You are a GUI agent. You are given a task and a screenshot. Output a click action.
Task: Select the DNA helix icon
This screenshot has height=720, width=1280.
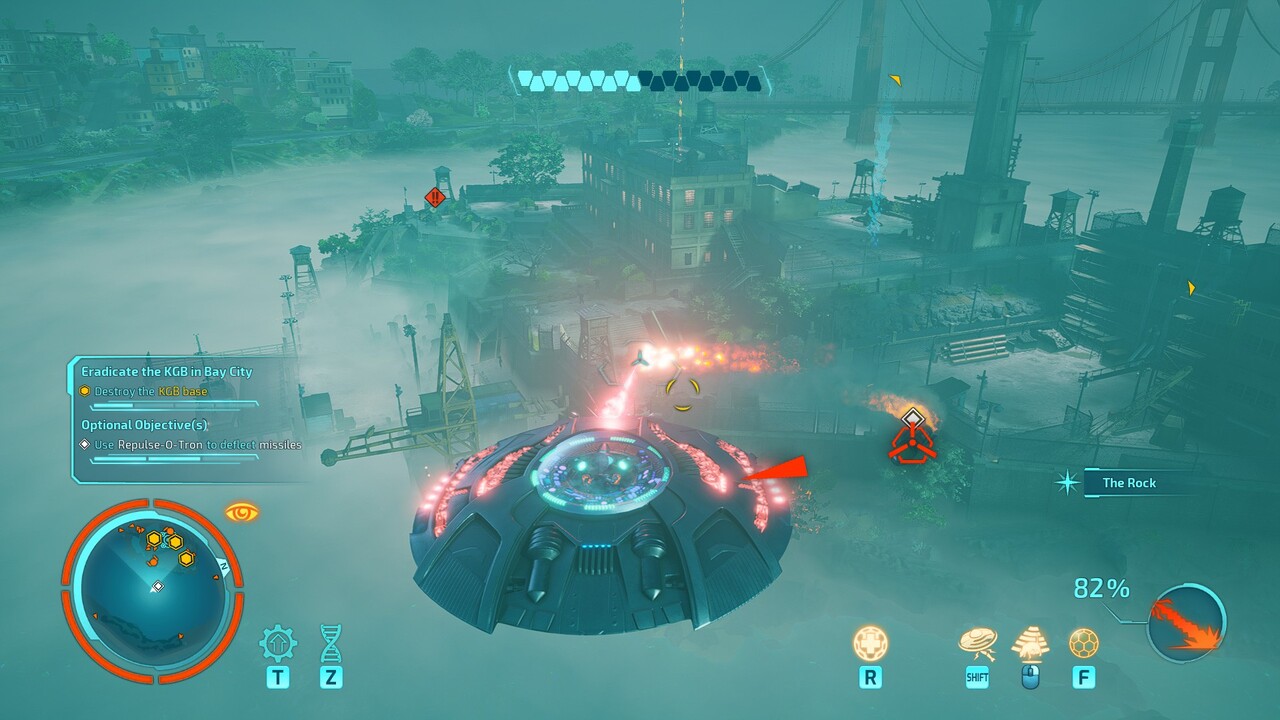tap(331, 644)
